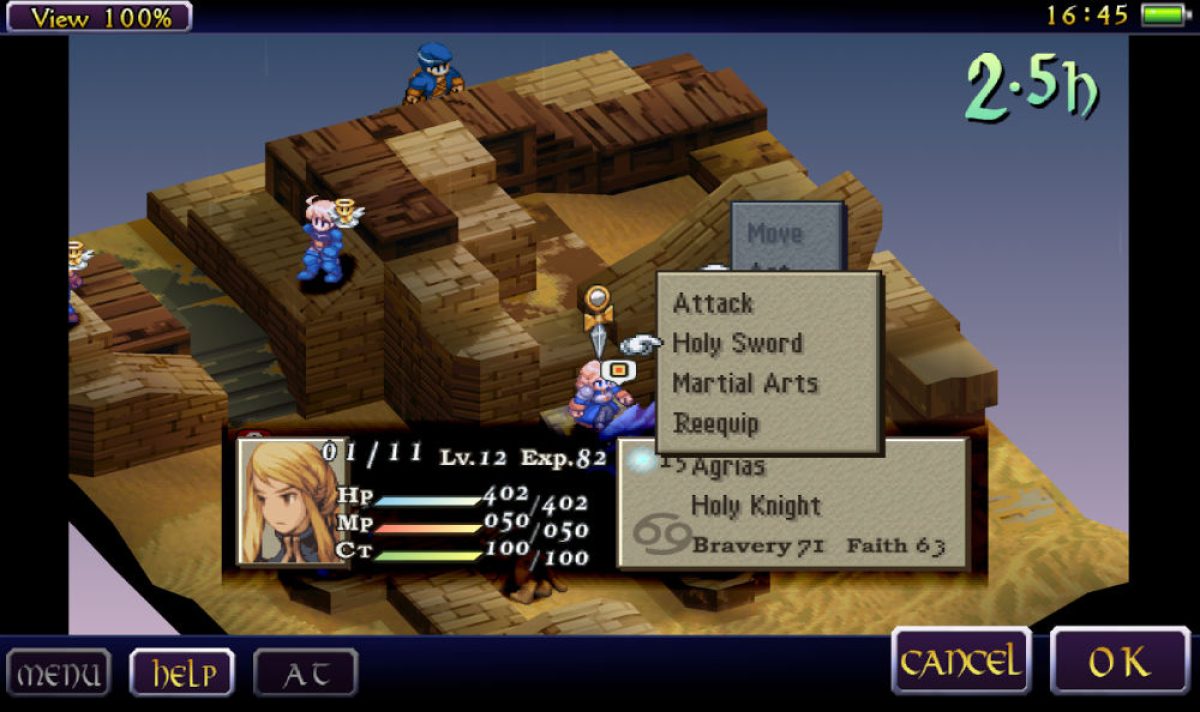Tap the Cancel button
Viewport: 1200px width, 712px height.
961,661
